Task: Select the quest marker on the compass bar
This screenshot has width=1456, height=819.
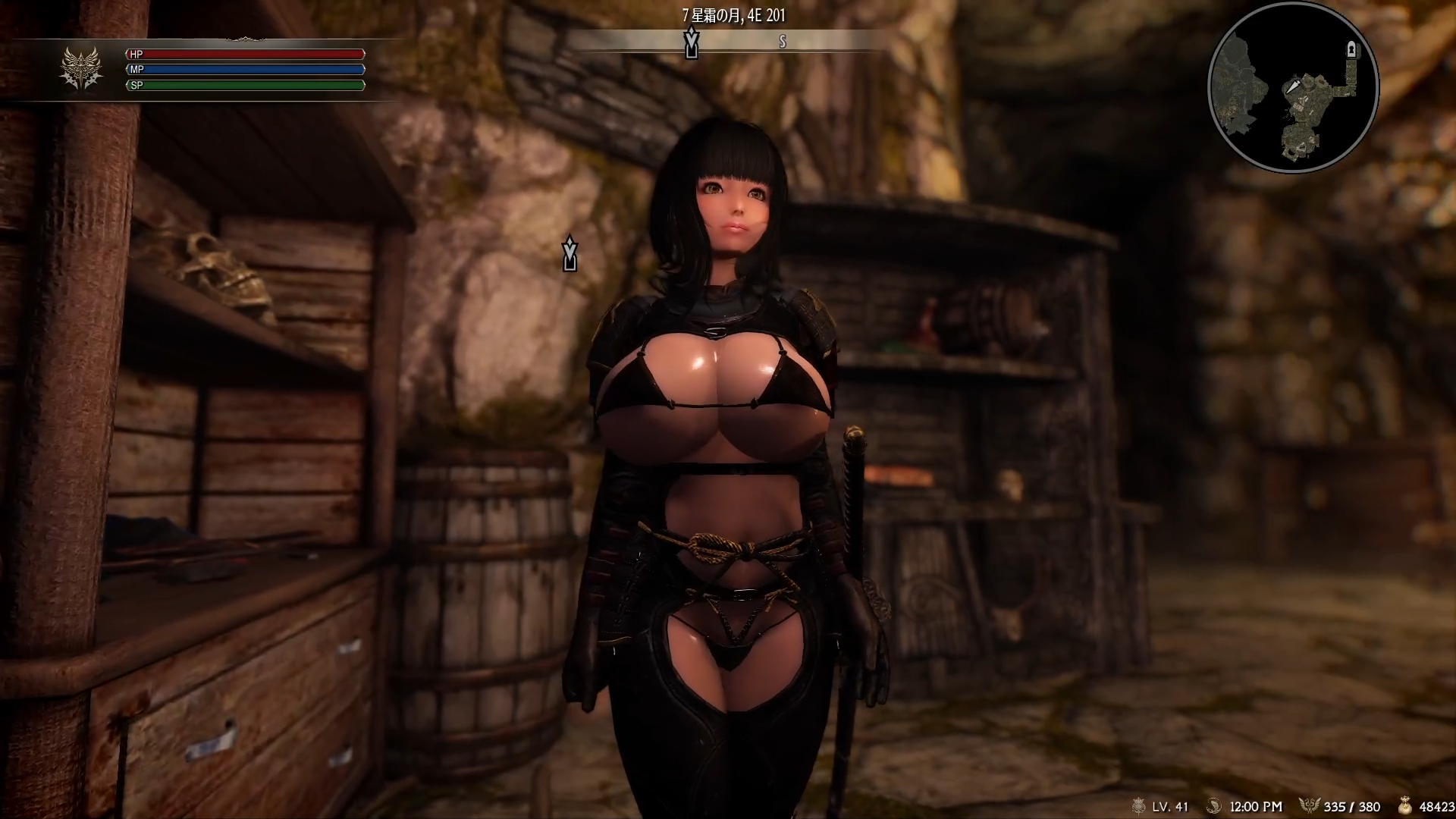Action: coord(691,42)
